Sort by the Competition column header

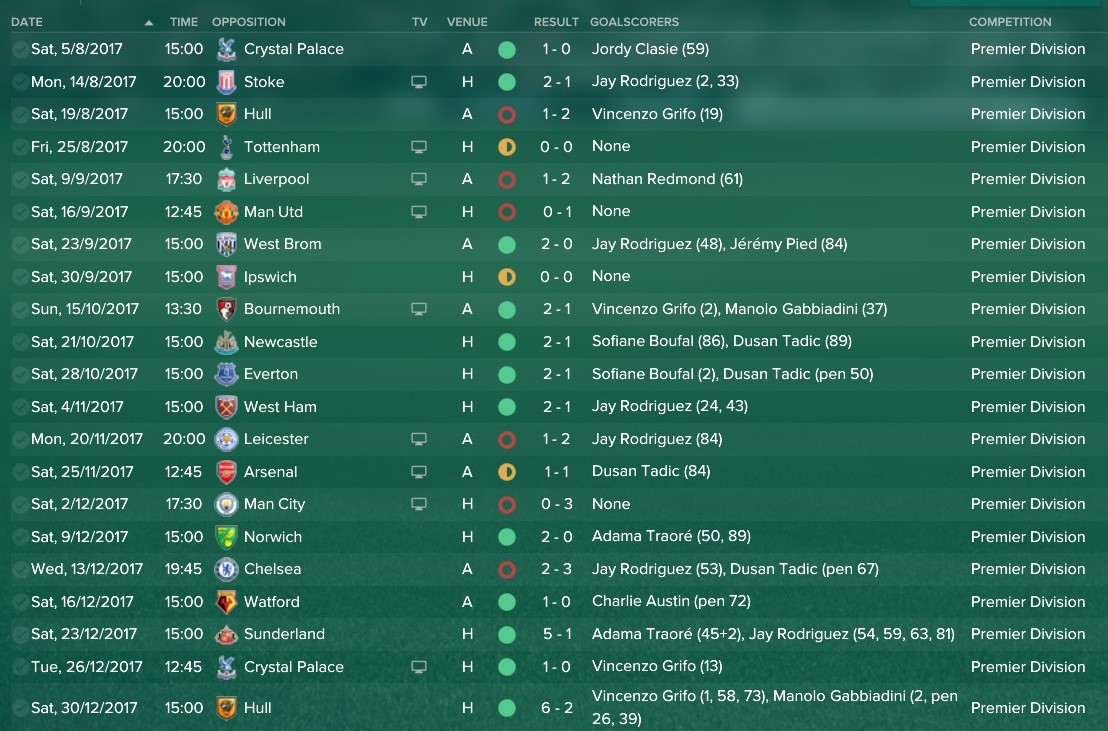click(x=1010, y=22)
